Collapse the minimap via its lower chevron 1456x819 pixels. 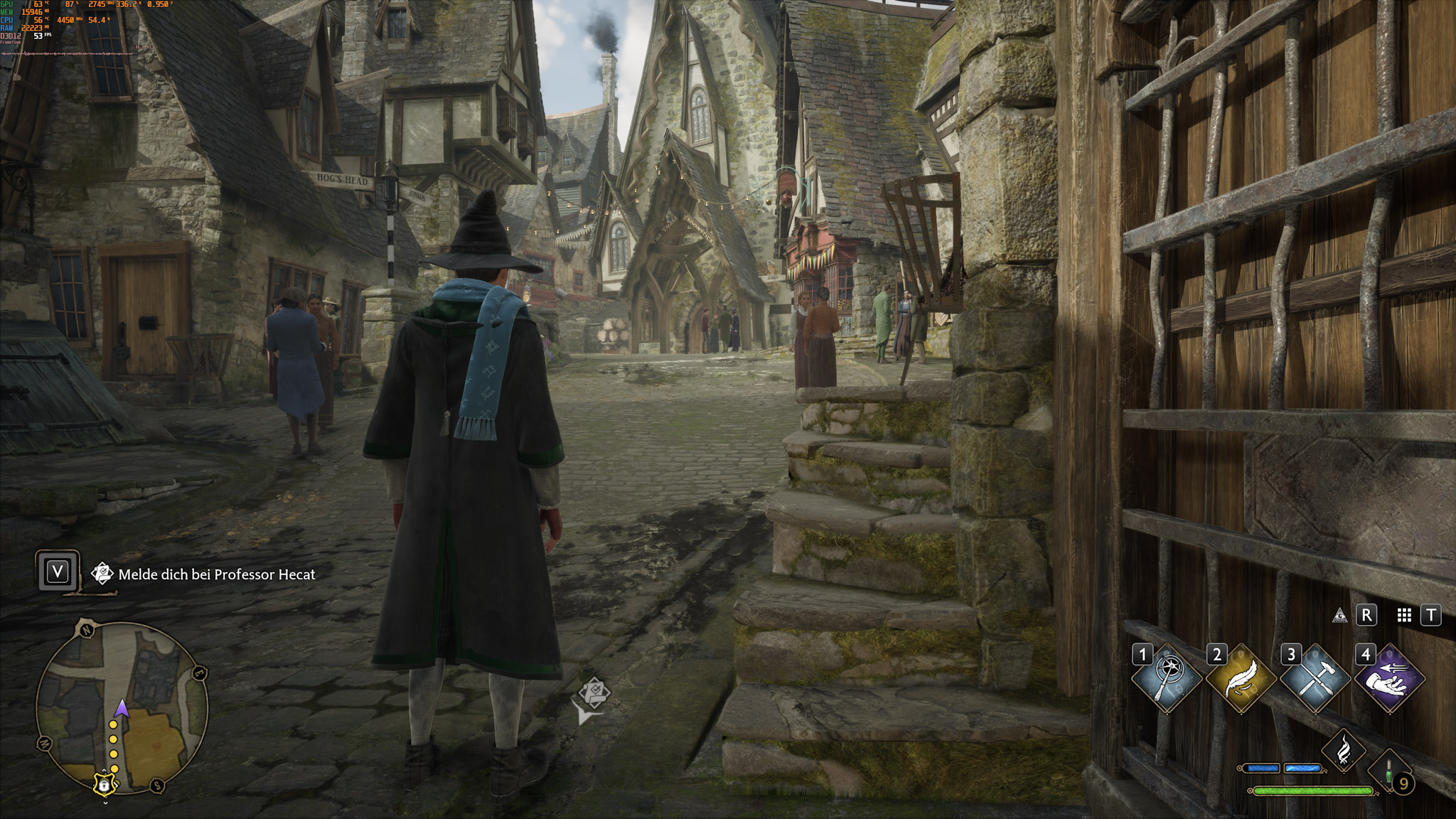pos(105,802)
